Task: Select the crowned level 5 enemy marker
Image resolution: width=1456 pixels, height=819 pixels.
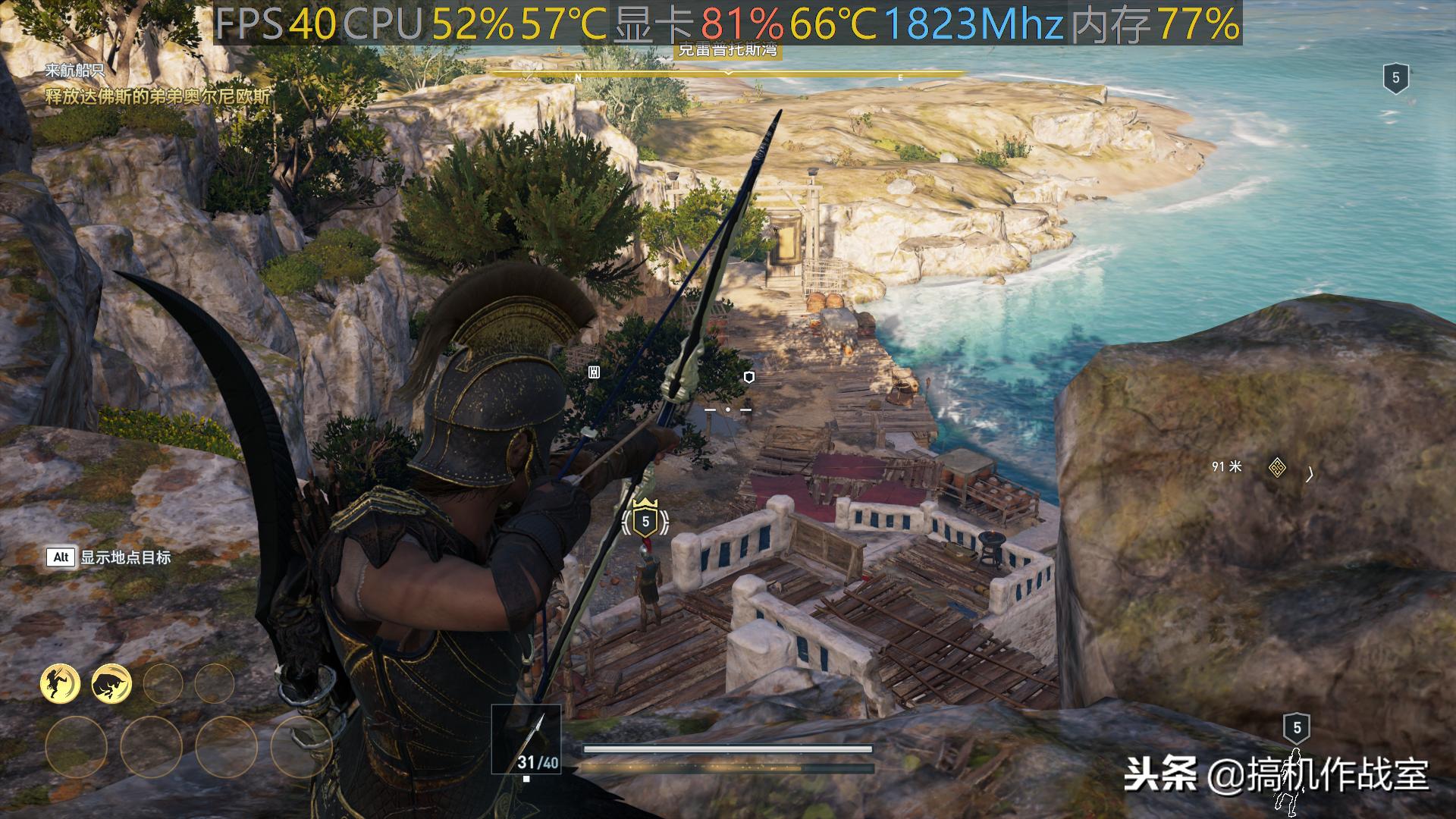Action: point(645,519)
